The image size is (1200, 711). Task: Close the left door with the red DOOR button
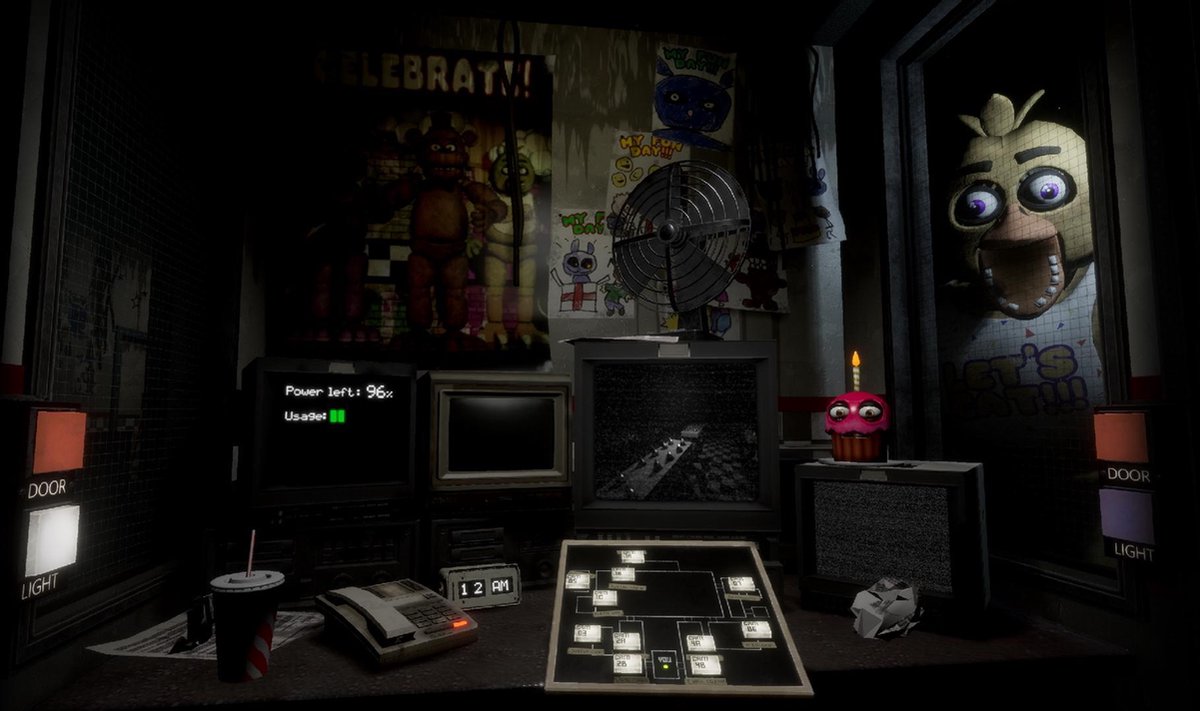click(59, 441)
